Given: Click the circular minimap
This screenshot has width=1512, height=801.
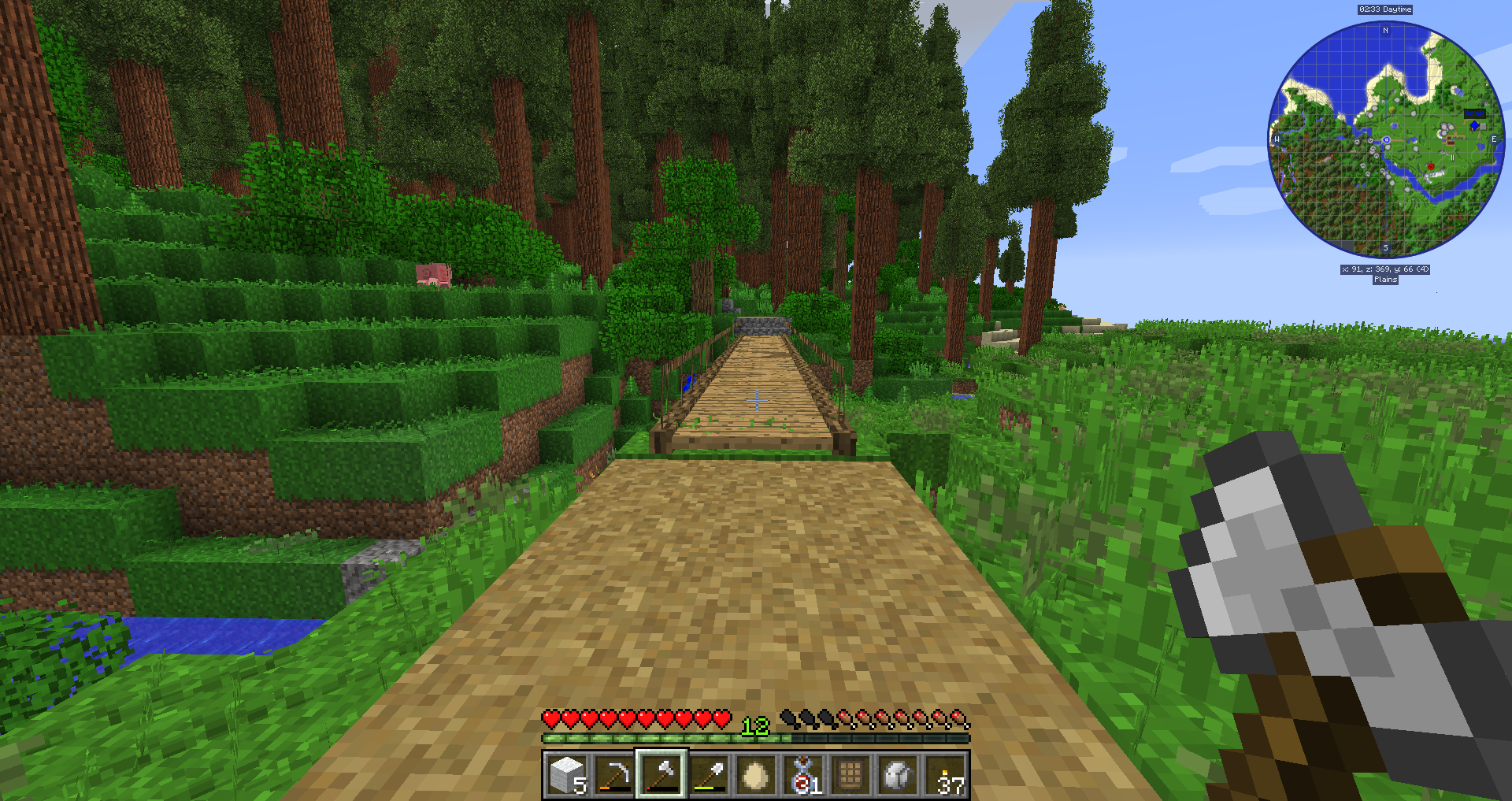Looking at the screenshot, I should point(1385,140).
